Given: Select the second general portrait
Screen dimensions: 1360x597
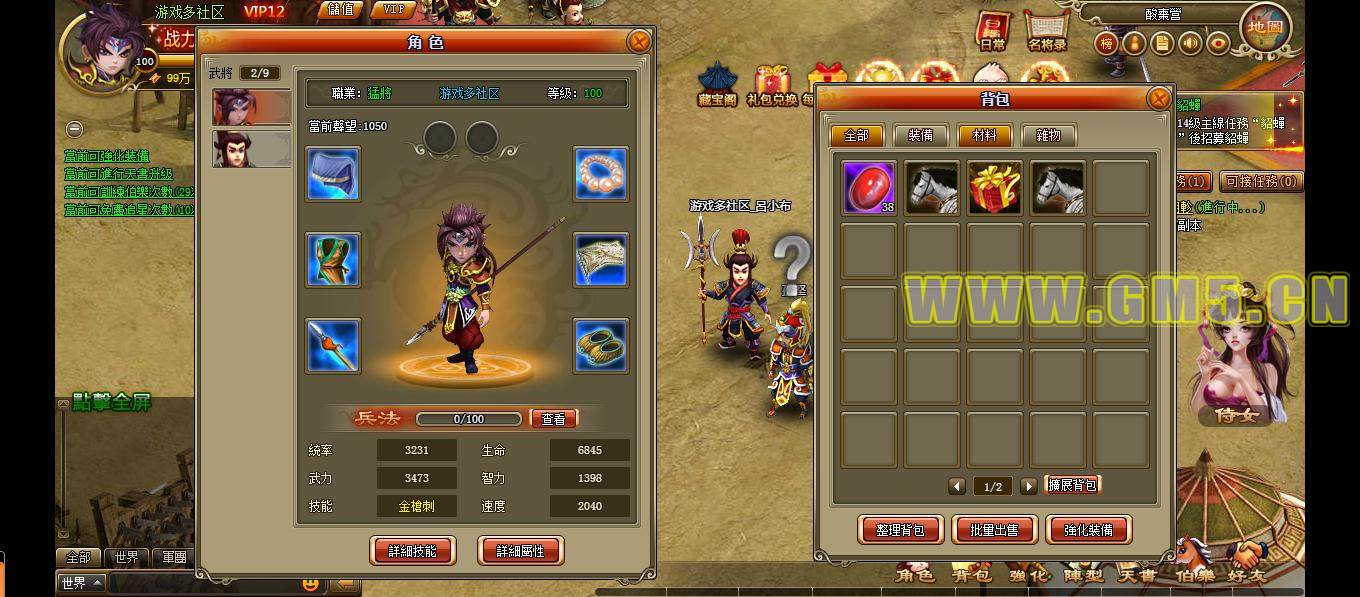Looking at the screenshot, I should (x=251, y=149).
